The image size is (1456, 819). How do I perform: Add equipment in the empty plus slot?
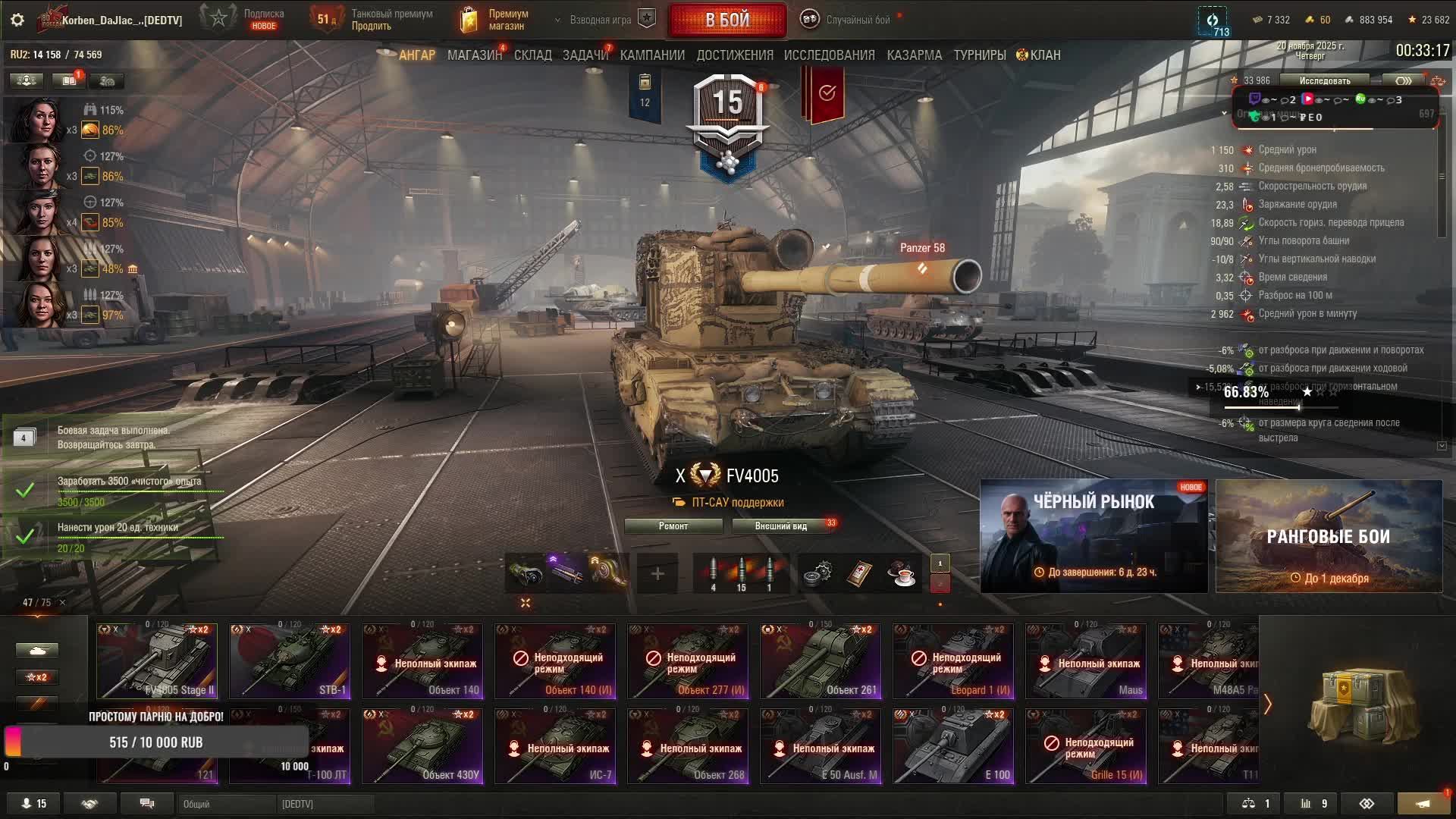click(x=657, y=574)
